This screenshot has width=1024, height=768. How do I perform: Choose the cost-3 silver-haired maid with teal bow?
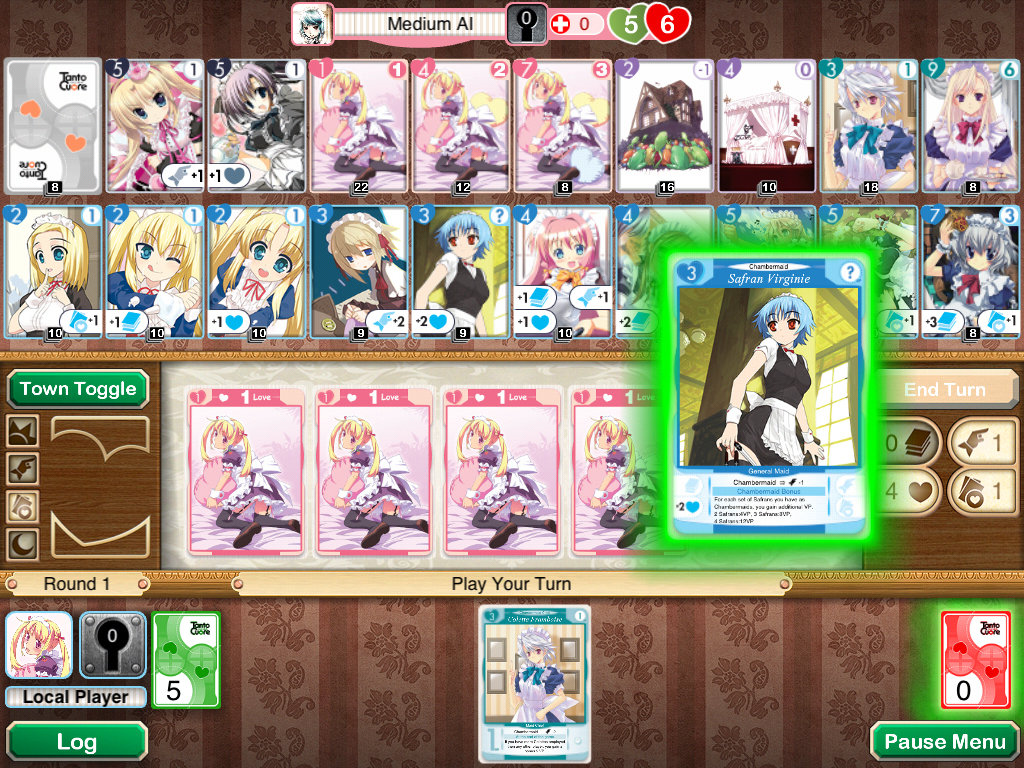tap(869, 125)
